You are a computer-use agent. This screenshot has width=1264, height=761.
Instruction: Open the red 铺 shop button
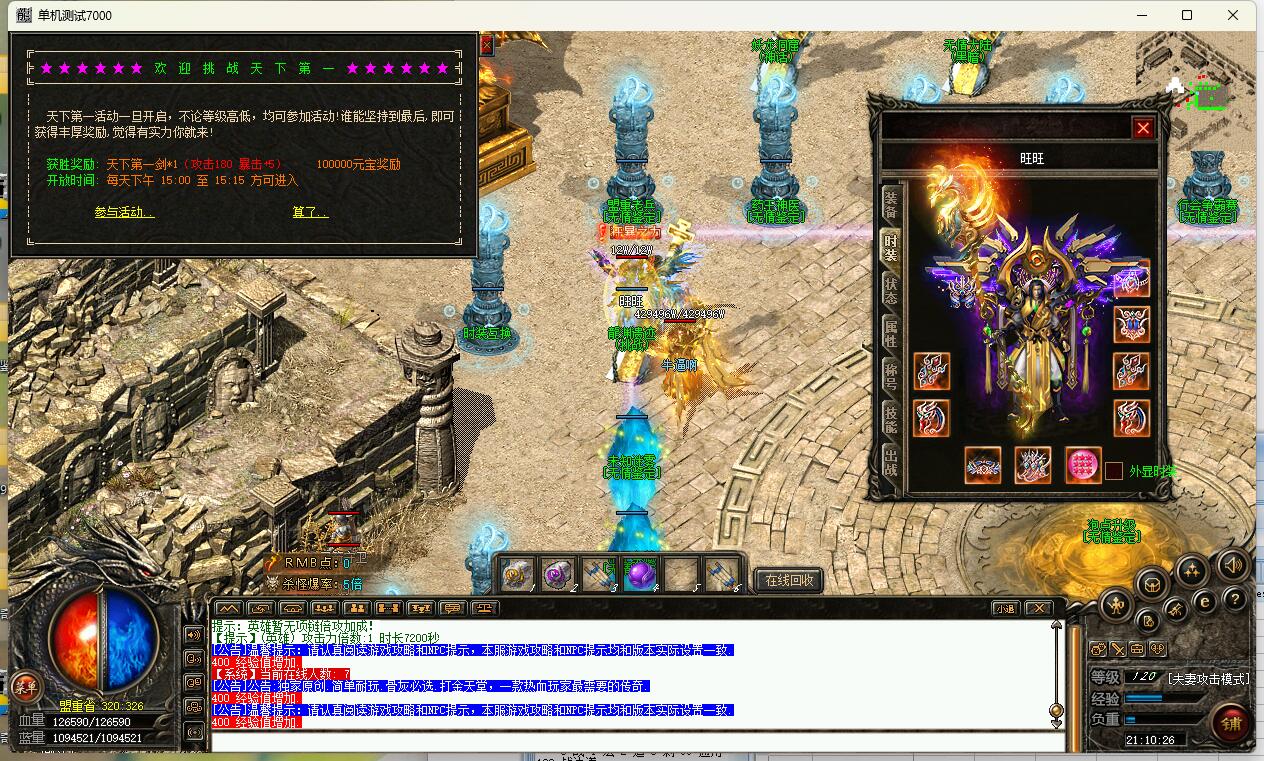tap(1229, 722)
